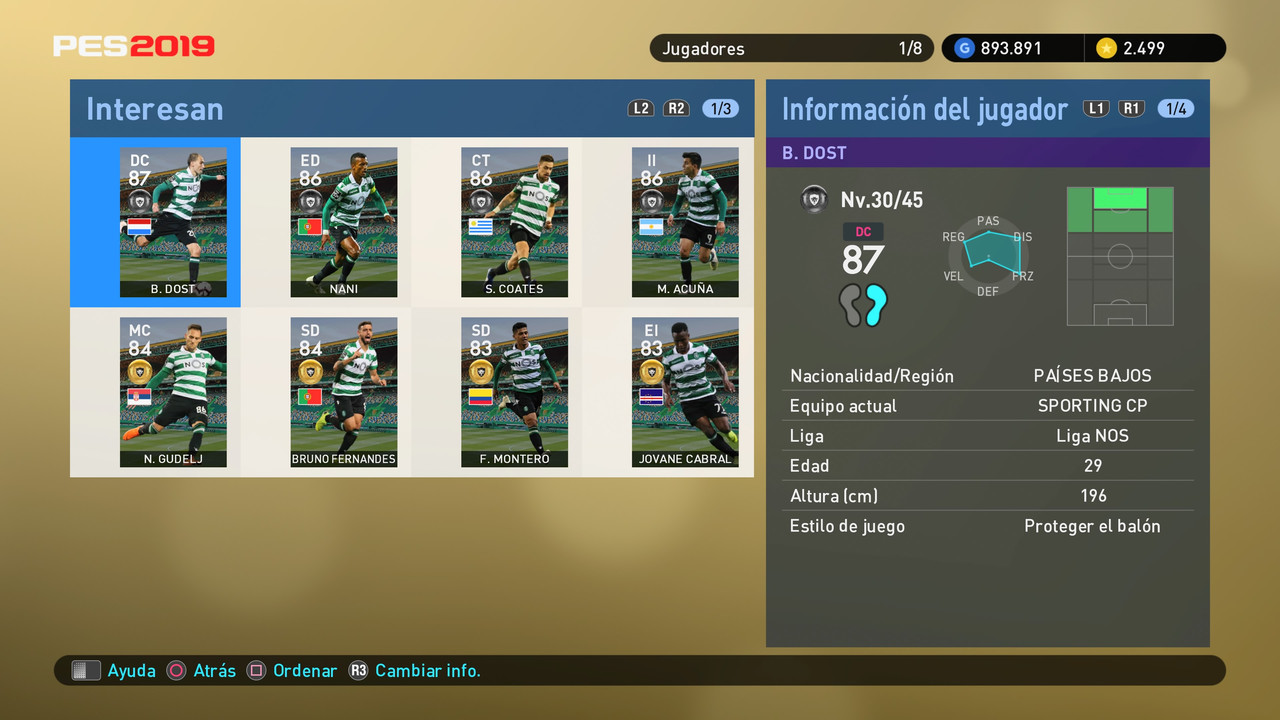
Task: Click the R1 button icon in player info header
Action: [x=1131, y=108]
